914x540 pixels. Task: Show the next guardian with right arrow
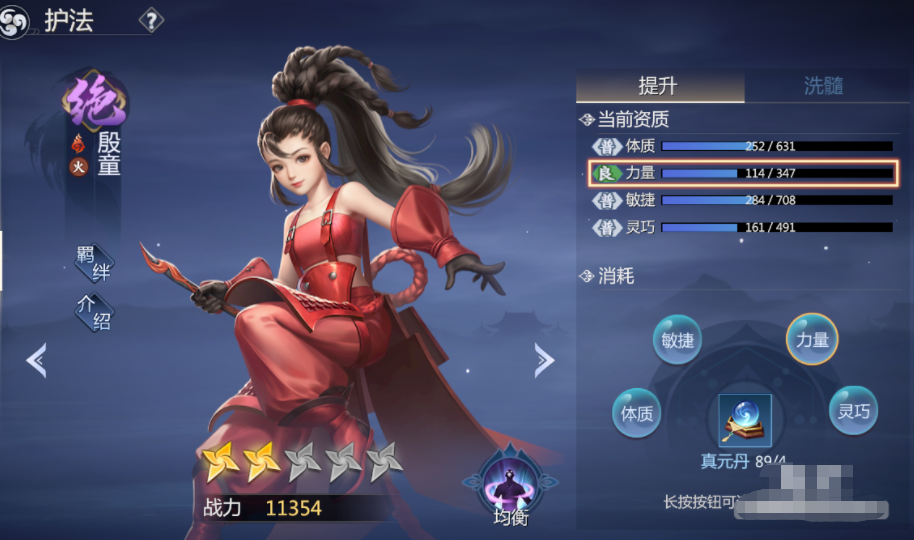point(544,360)
